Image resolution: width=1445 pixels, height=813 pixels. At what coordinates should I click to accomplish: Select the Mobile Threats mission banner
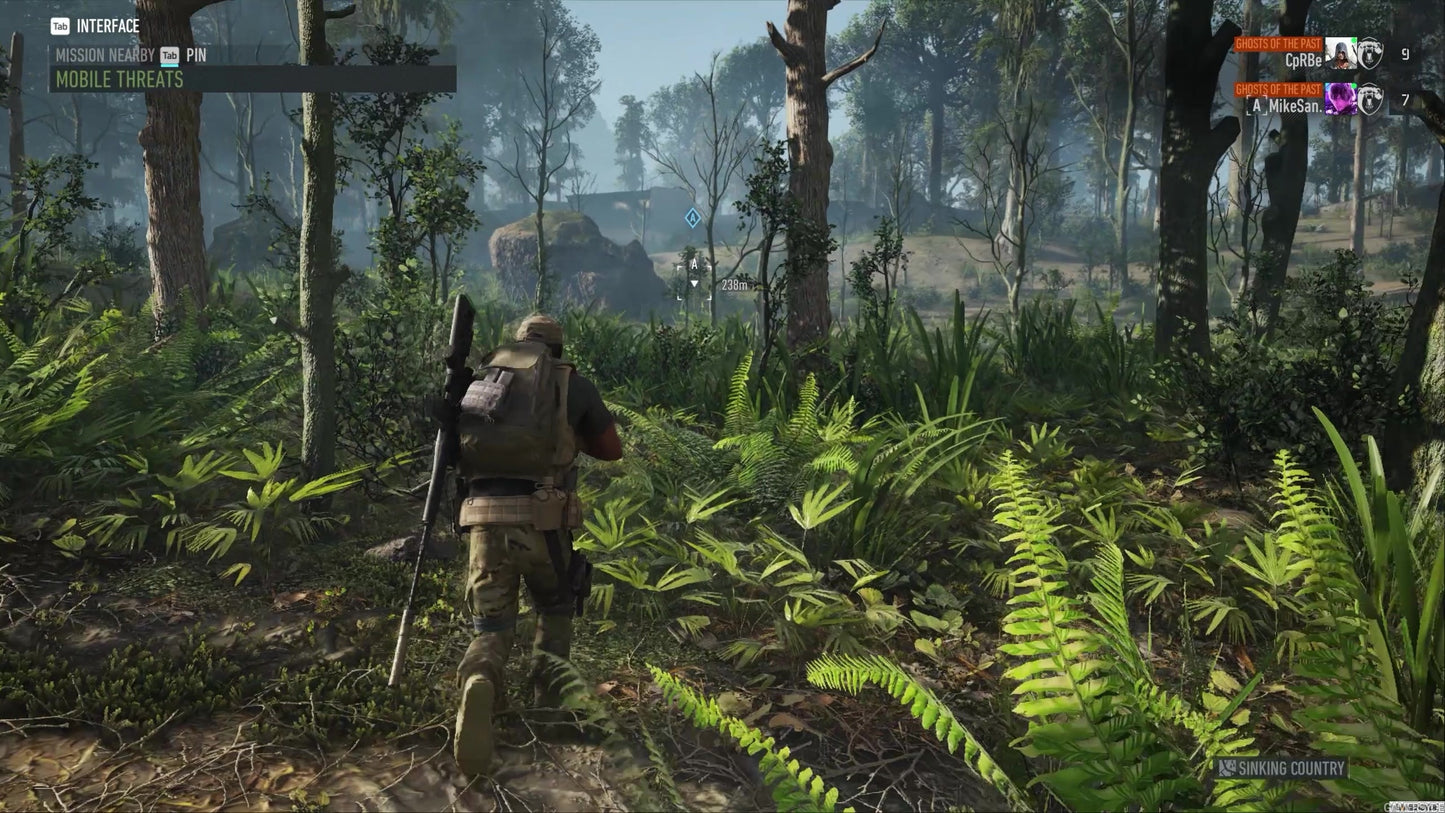(x=252, y=79)
